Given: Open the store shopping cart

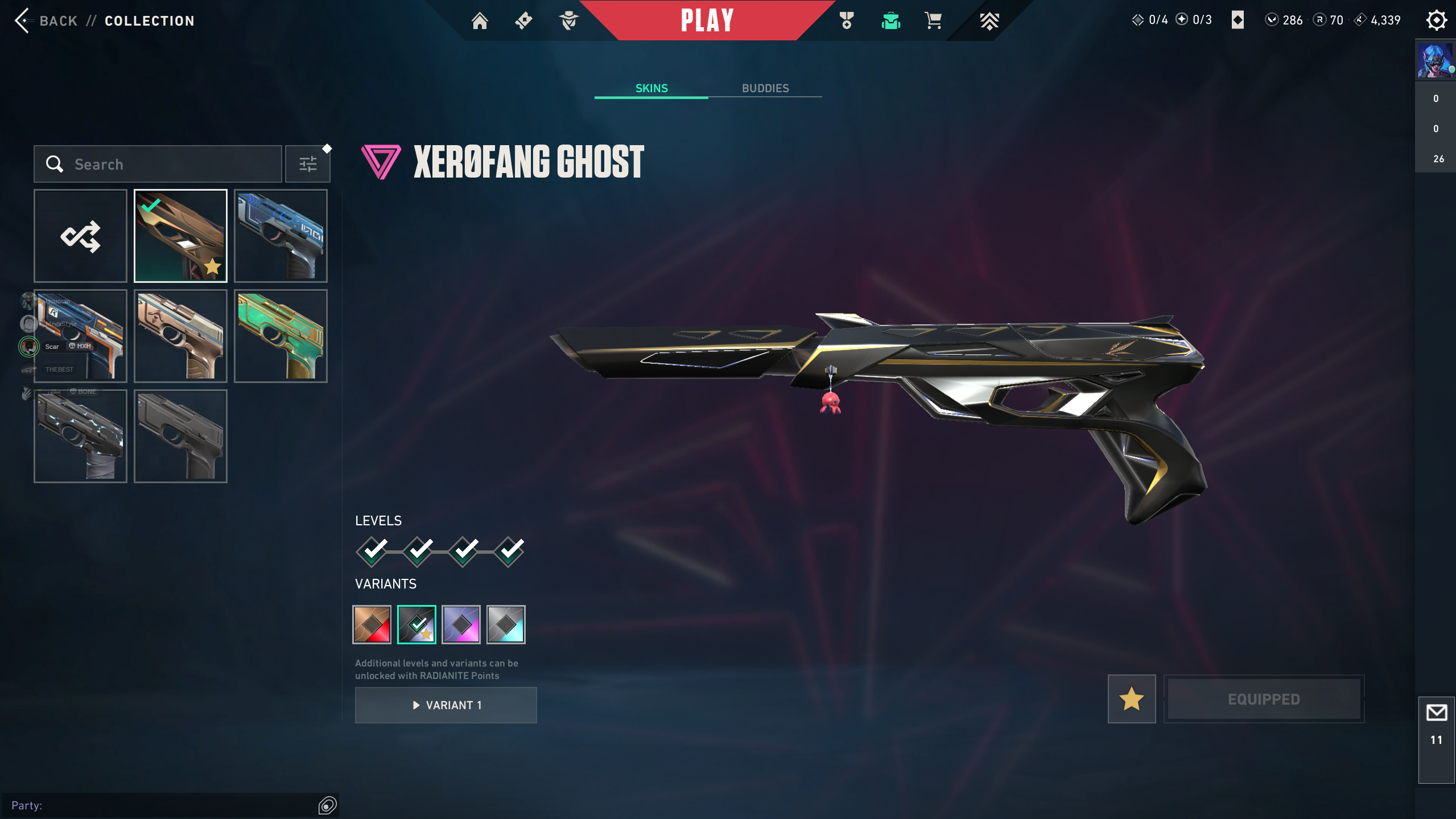Looking at the screenshot, I should 933,21.
